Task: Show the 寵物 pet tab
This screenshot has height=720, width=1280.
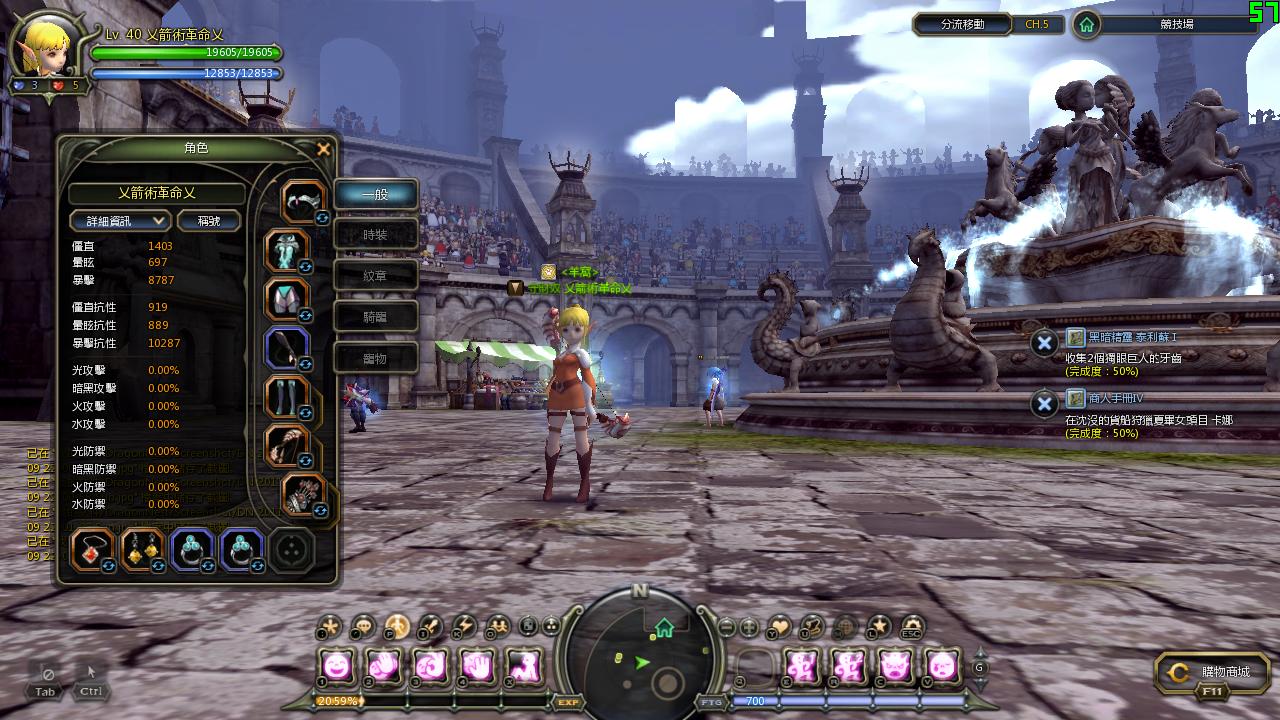Action: click(375, 358)
